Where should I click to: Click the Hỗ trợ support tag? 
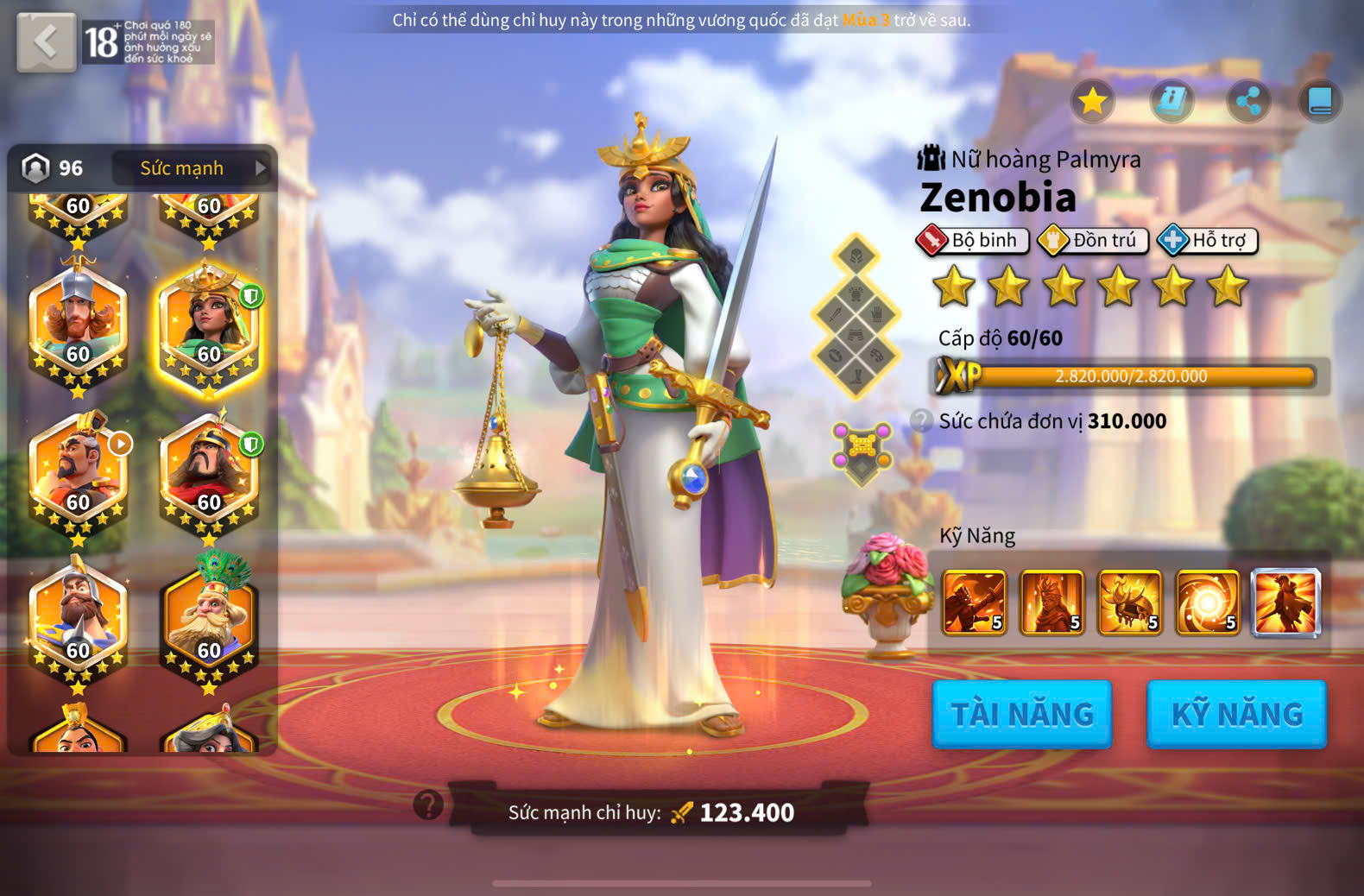click(x=1208, y=241)
